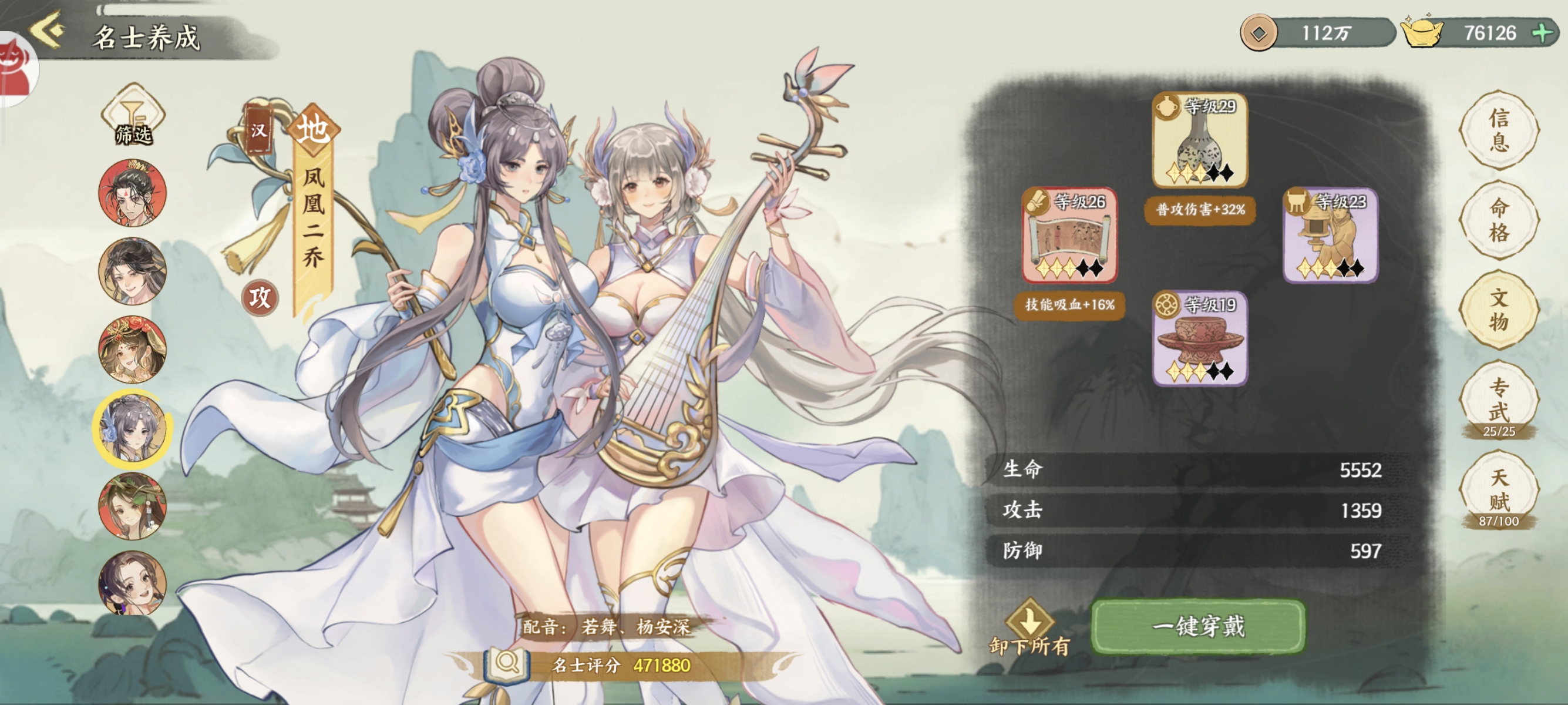This screenshot has width=1568, height=705.
Task: Switch to the 信息 tab
Action: click(x=1499, y=130)
